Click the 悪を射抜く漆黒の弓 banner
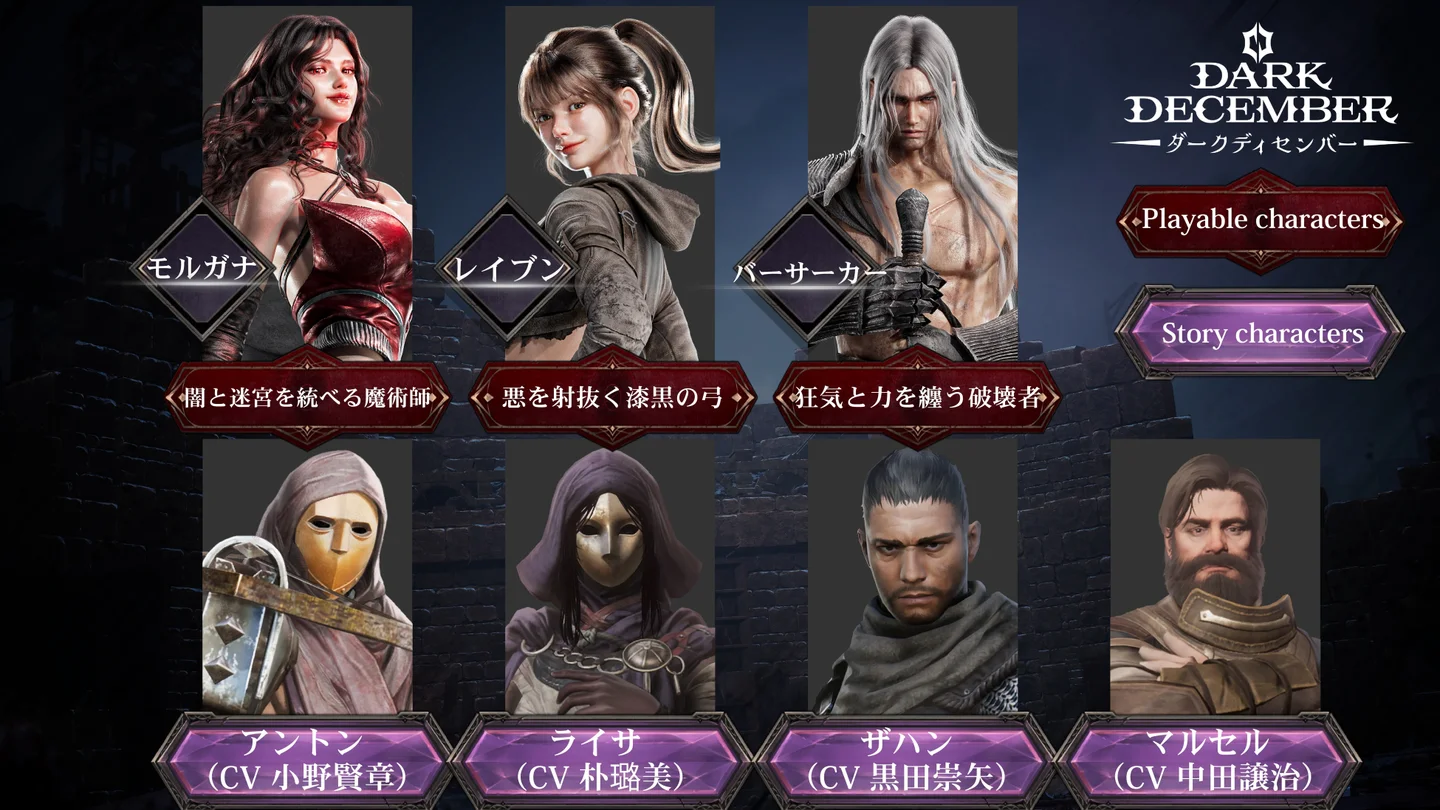The height and width of the screenshot is (810, 1440). coord(612,398)
